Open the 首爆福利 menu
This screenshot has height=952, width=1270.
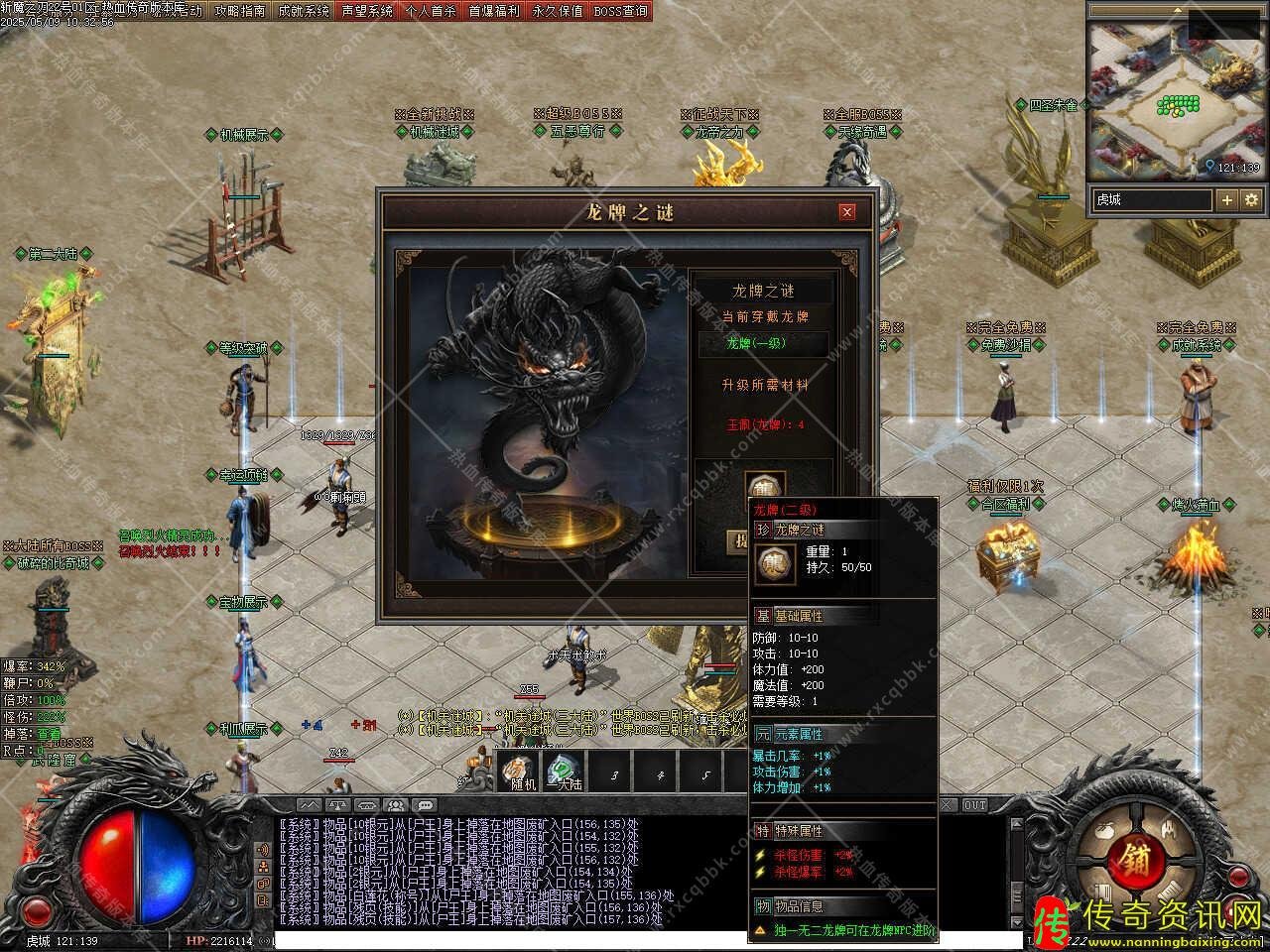493,11
